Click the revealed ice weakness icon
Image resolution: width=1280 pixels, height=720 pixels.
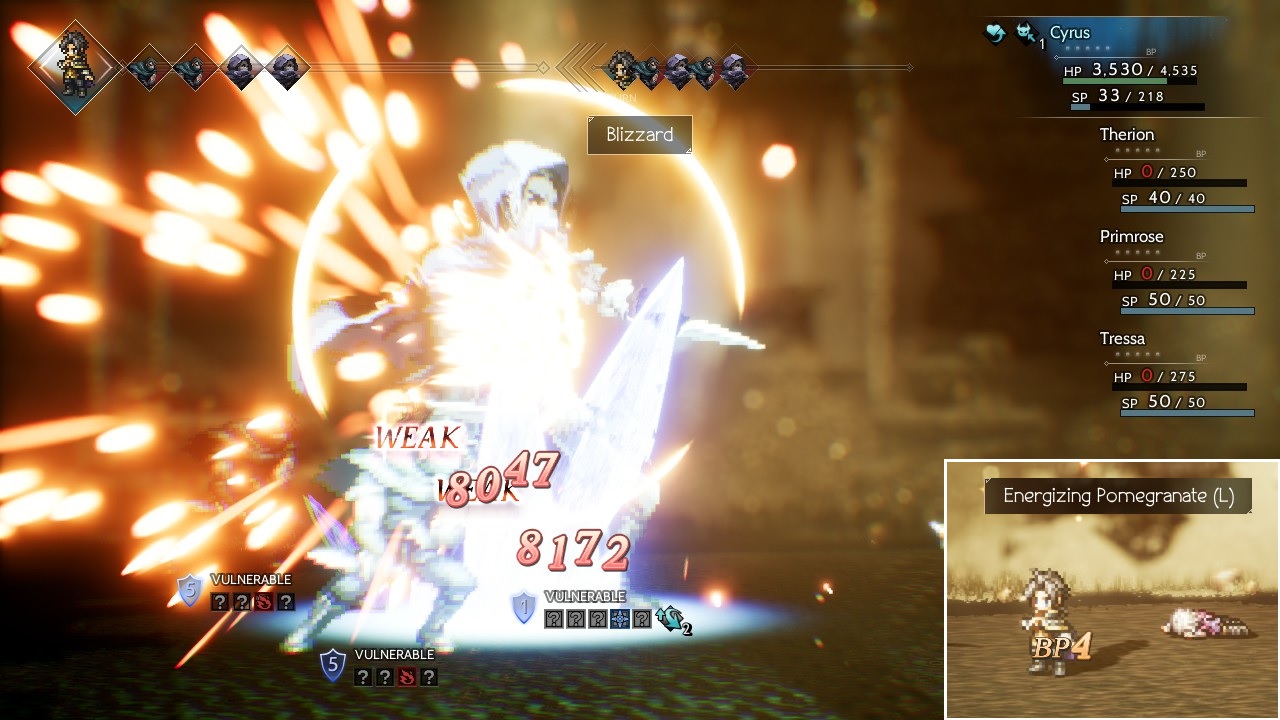(620, 619)
